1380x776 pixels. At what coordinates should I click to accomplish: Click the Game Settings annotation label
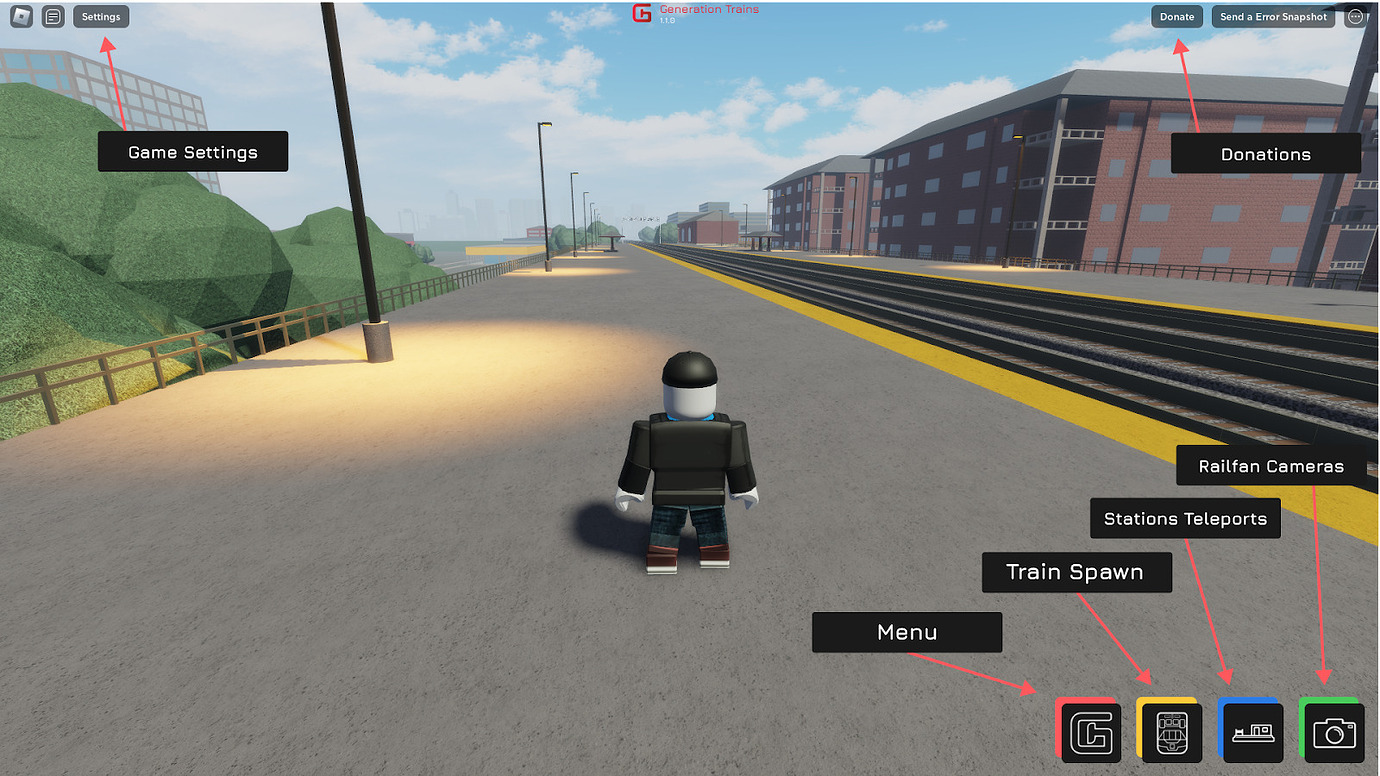192,151
